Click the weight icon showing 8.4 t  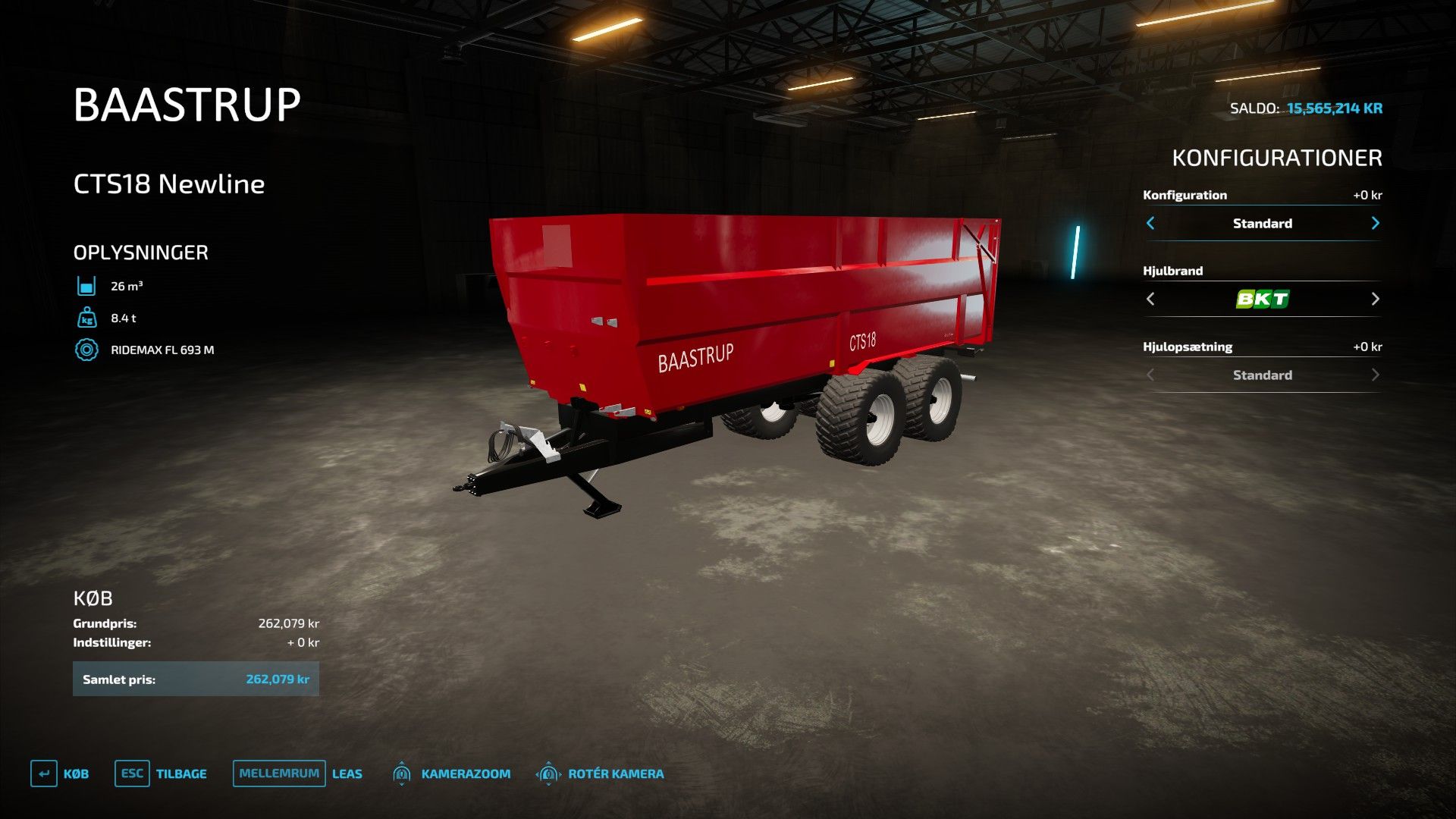(88, 318)
